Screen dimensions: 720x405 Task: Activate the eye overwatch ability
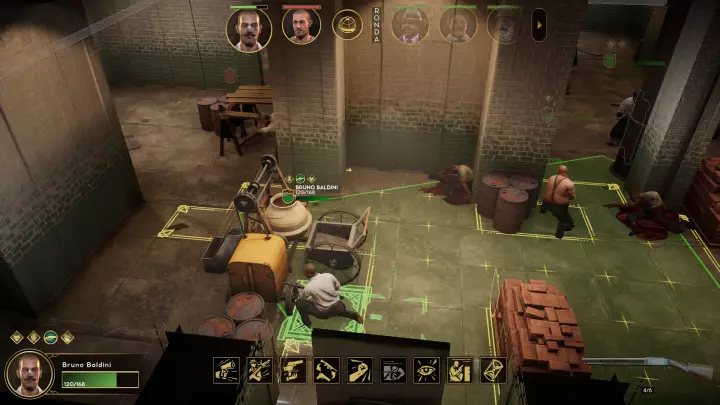(x=427, y=370)
